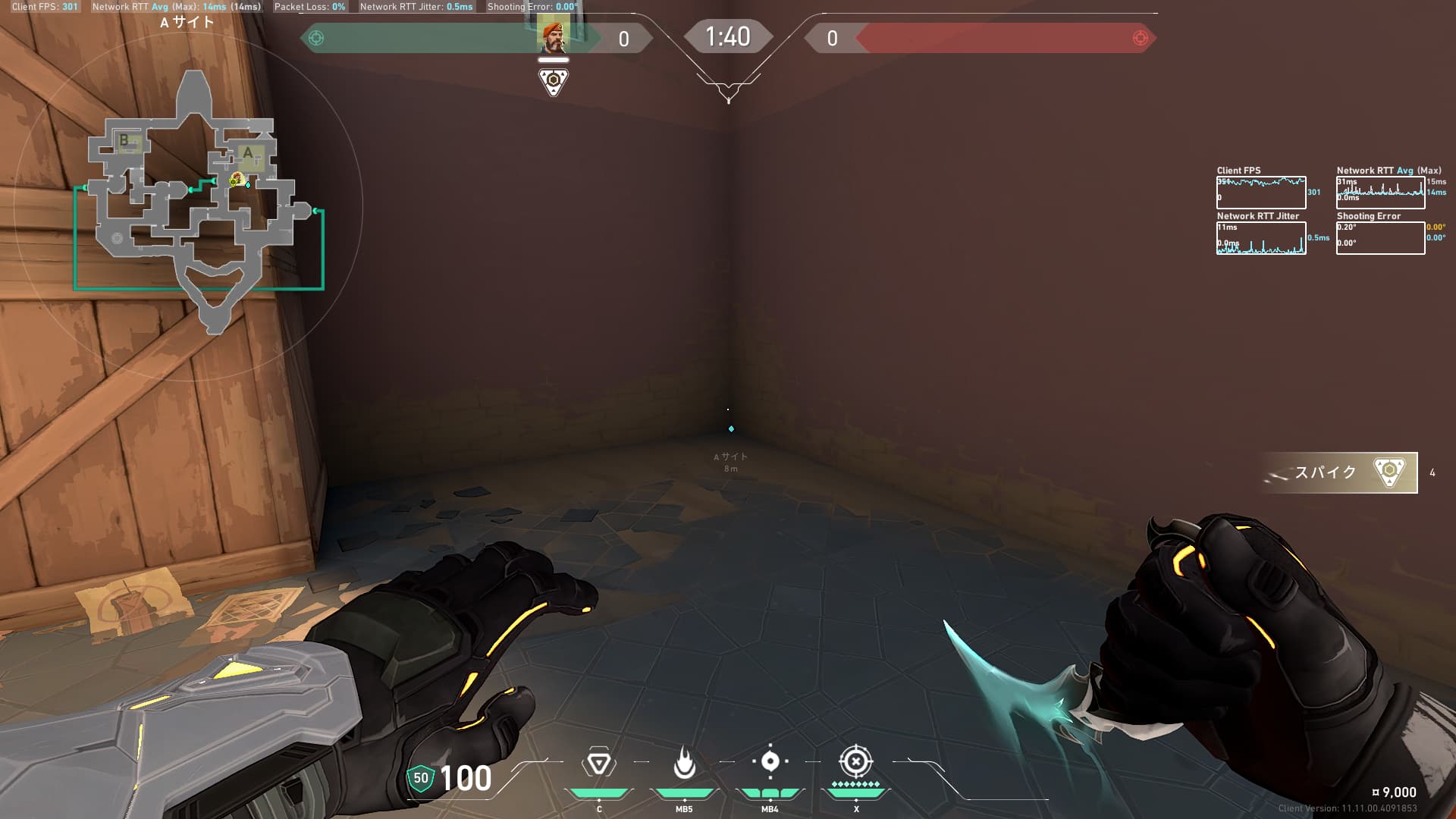
Task: Click the Shooting Error graph
Action: (x=1380, y=238)
